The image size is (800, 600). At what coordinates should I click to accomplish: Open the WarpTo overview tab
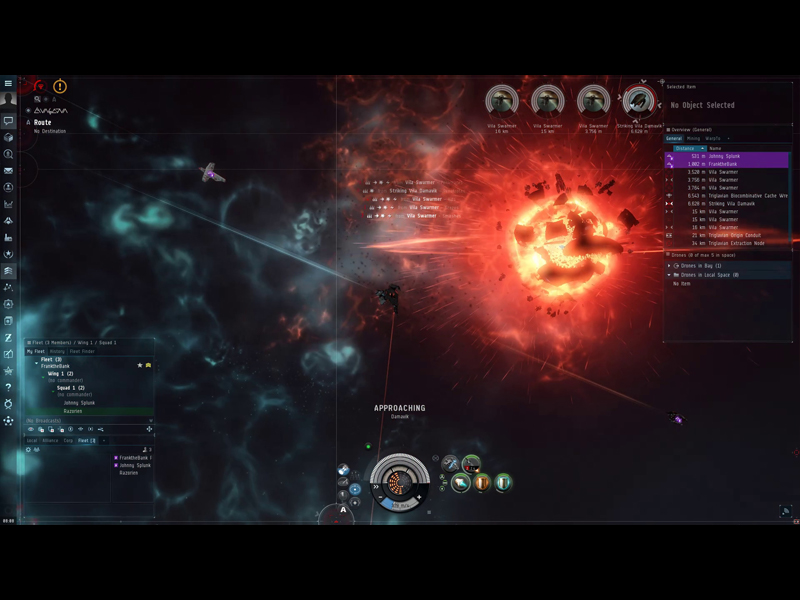(713, 138)
